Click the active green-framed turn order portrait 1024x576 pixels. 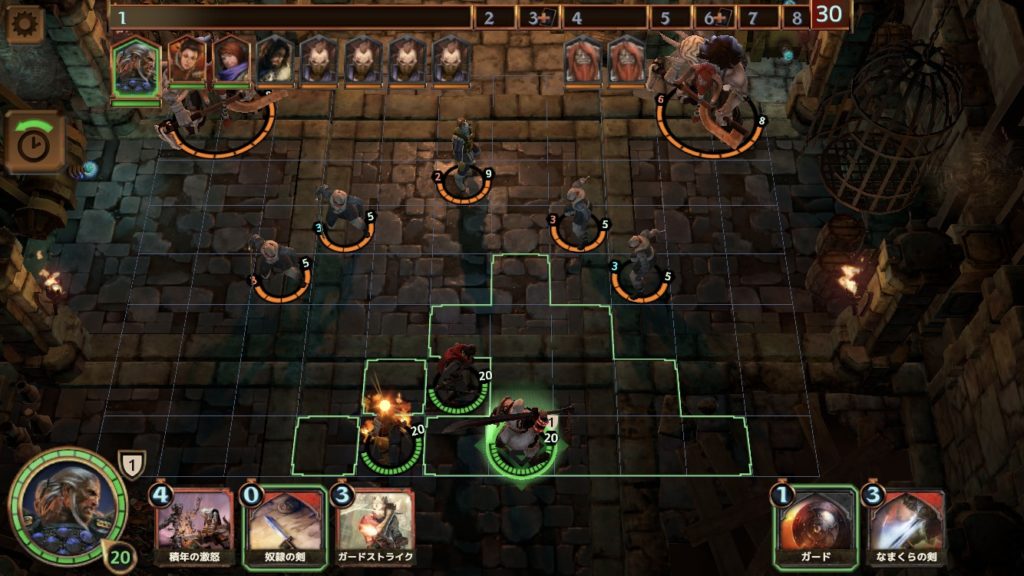click(x=135, y=66)
